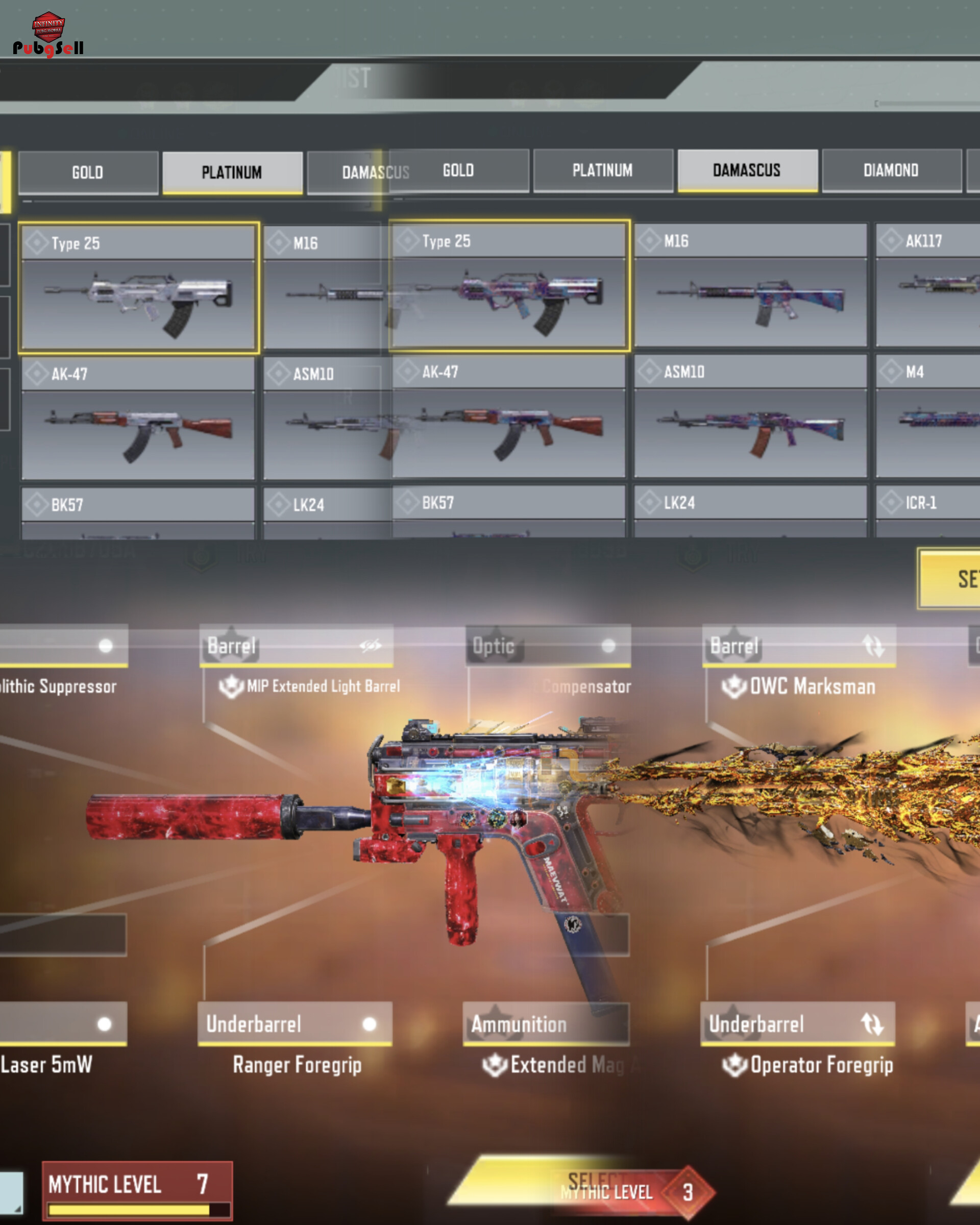Select the purple Damascus Type 25 tile
Image resolution: width=980 pixels, height=1225 pixels.
click(509, 285)
